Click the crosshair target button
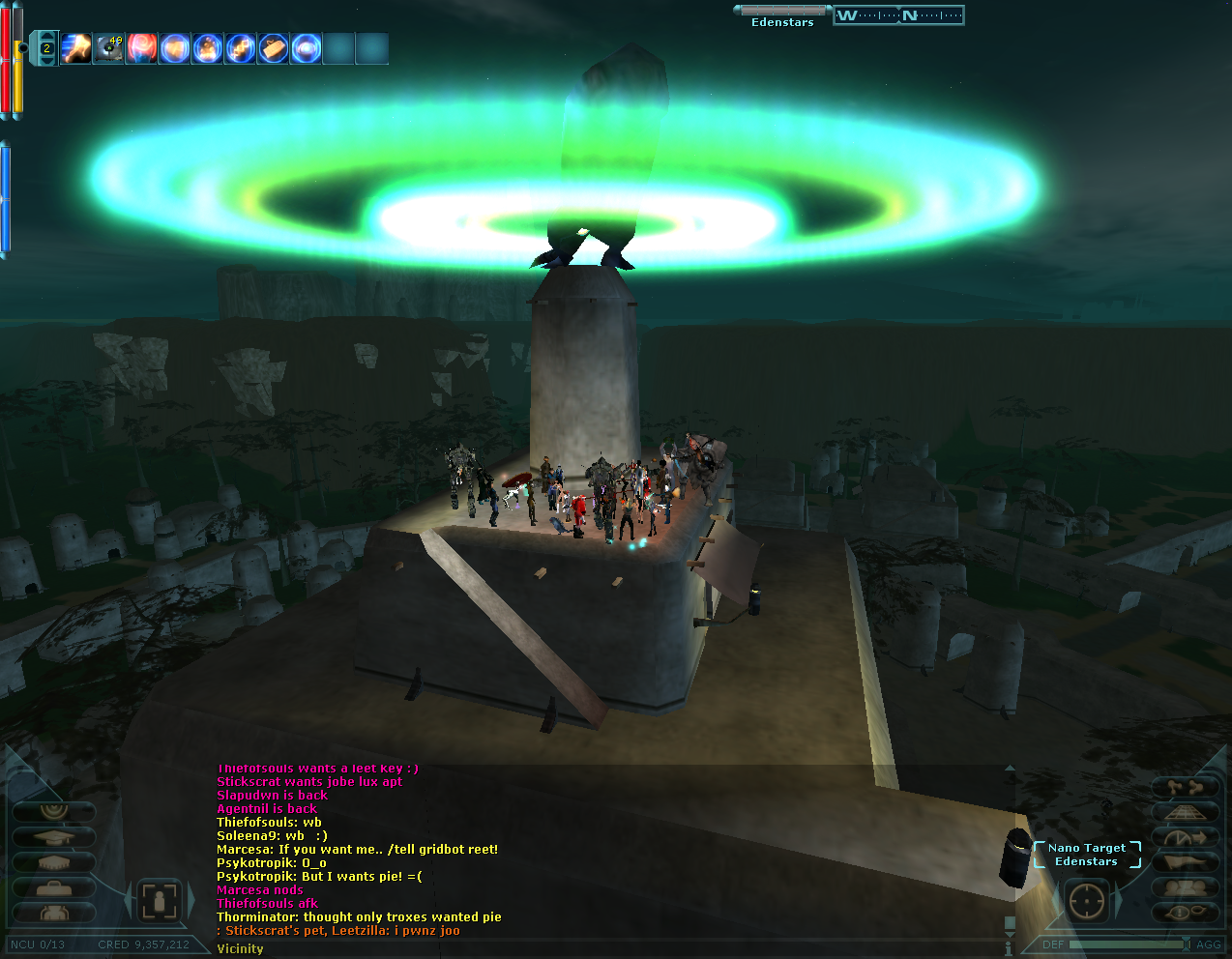Screen dimensions: 1232x959 click(x=1088, y=901)
